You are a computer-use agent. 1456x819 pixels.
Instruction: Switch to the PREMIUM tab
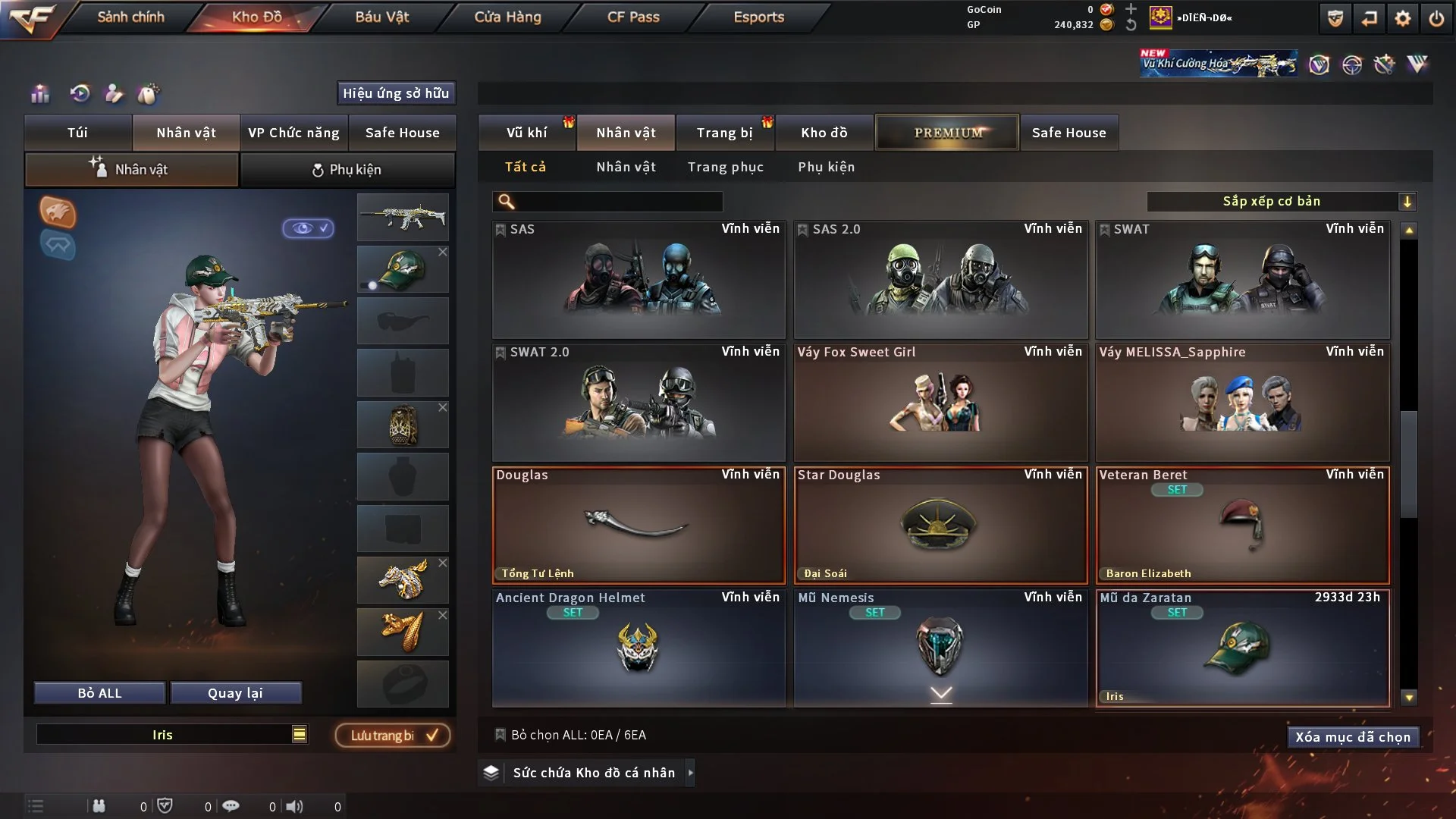coord(947,132)
